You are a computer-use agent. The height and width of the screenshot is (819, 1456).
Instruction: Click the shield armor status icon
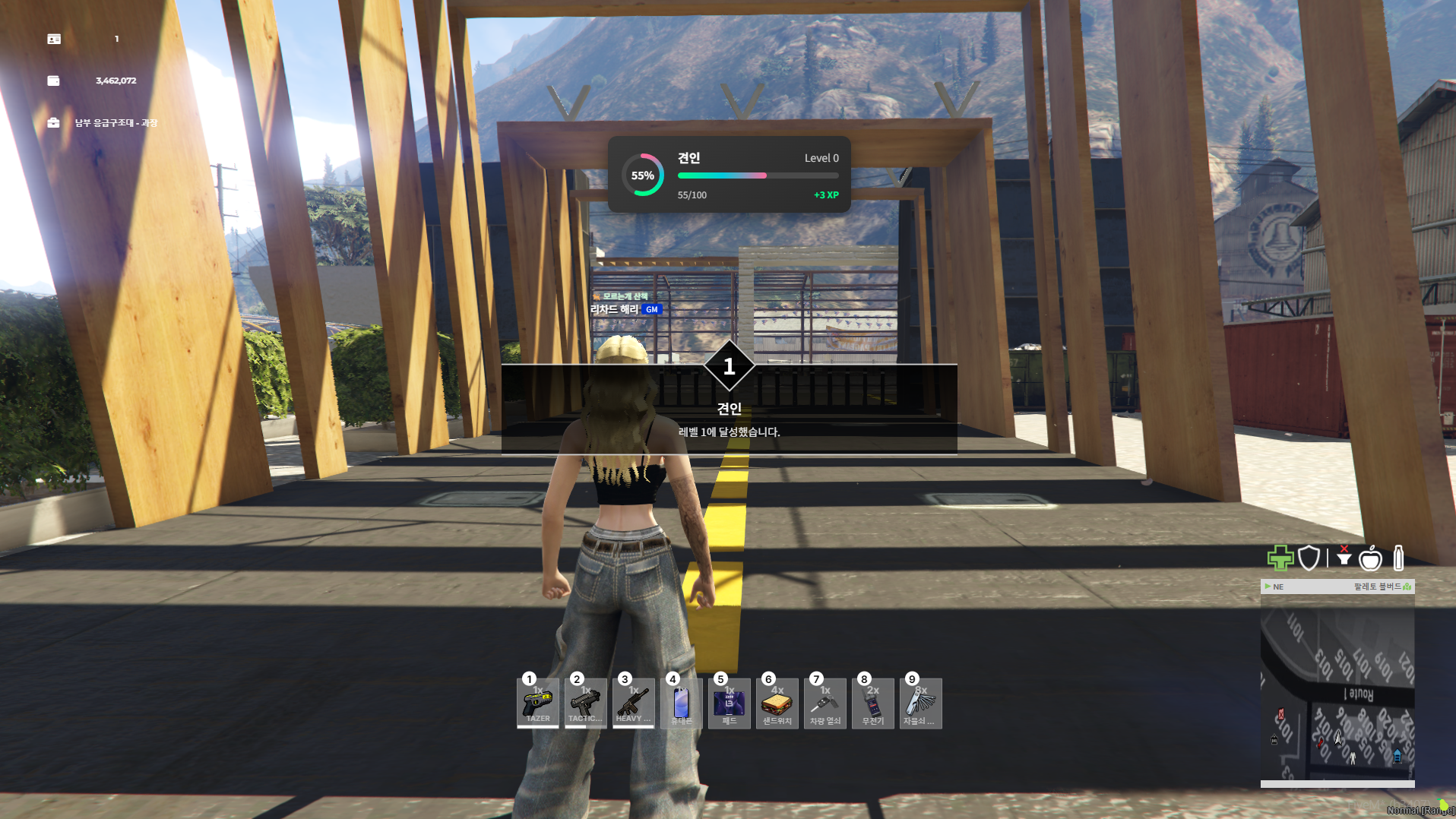click(x=1309, y=558)
